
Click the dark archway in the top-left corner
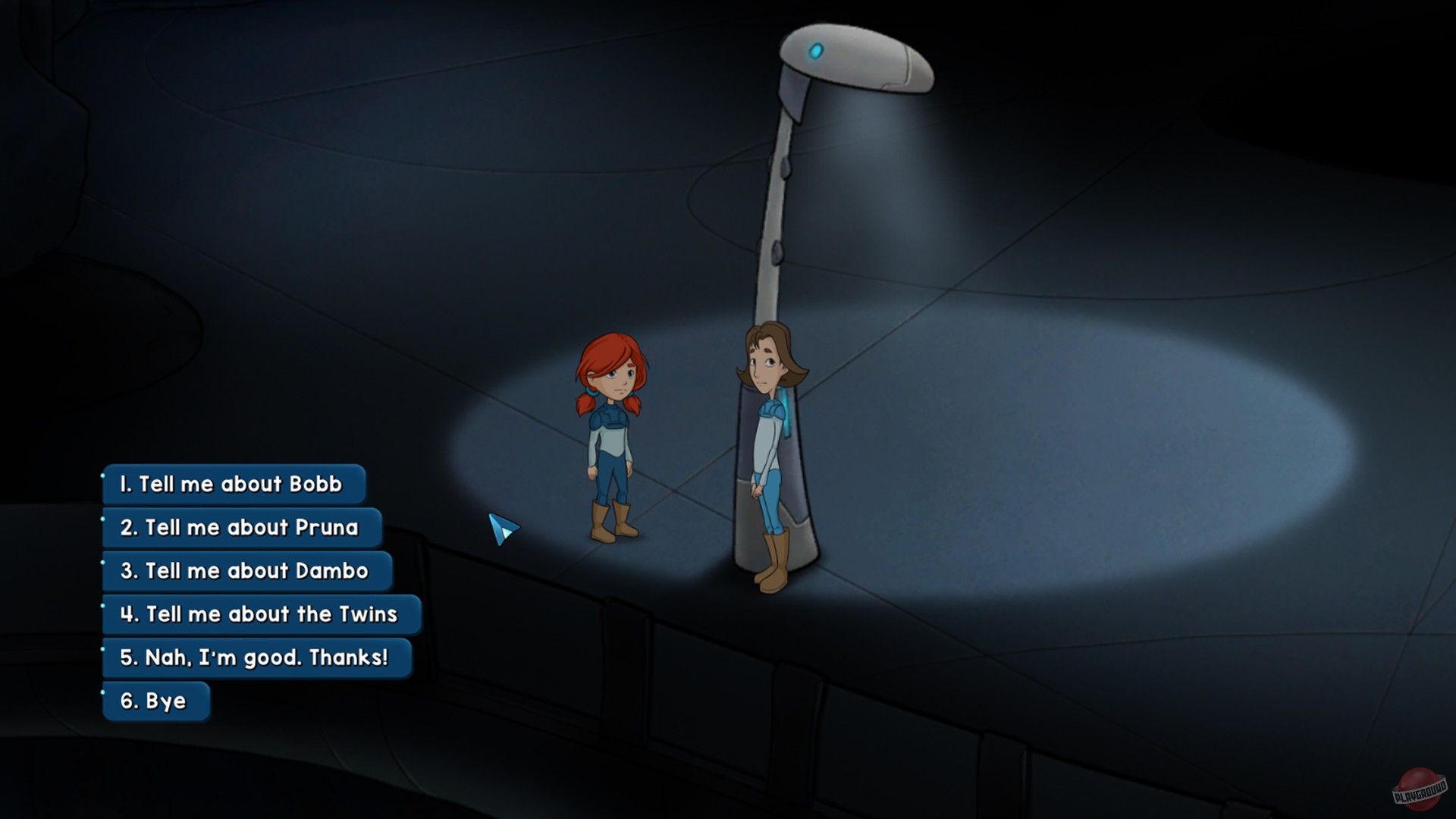(45, 45)
